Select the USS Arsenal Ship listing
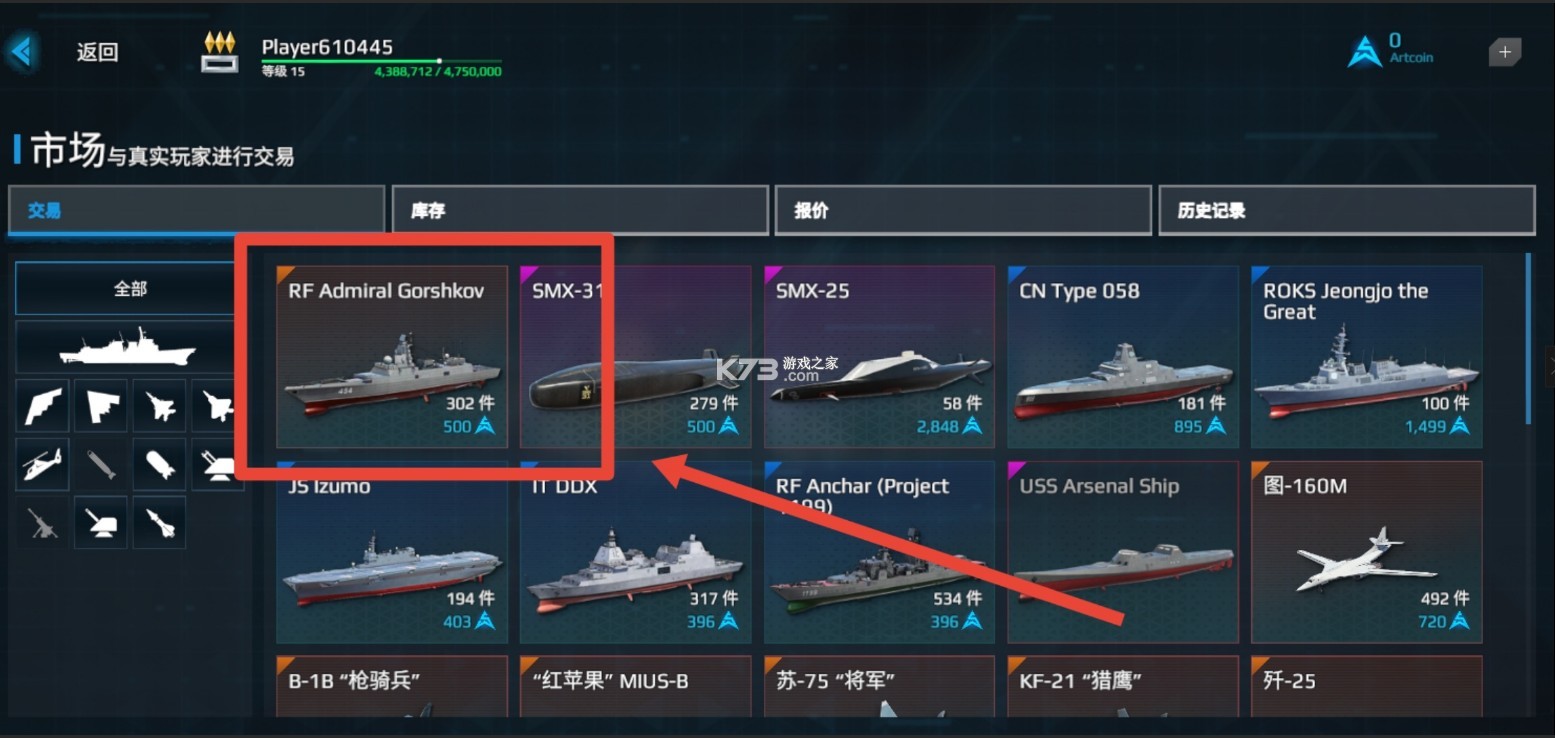Screen dimensions: 1555x738 click(1122, 551)
